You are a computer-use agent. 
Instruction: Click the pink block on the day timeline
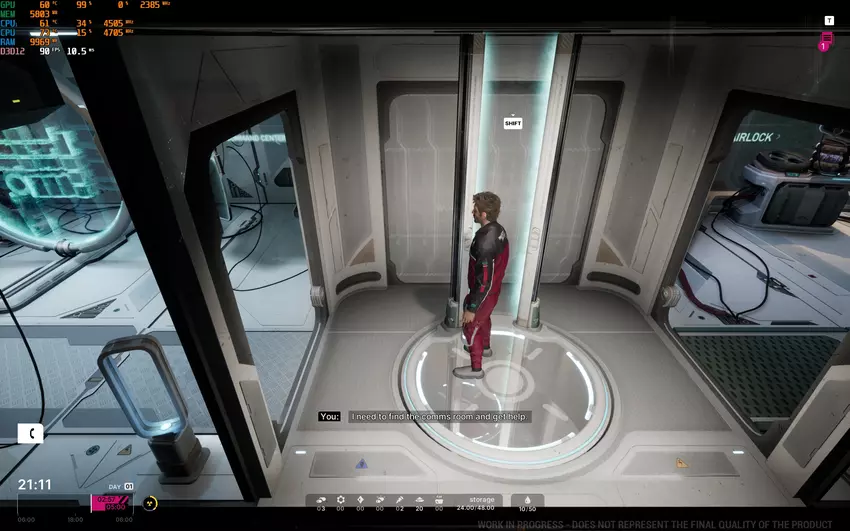coord(111,503)
